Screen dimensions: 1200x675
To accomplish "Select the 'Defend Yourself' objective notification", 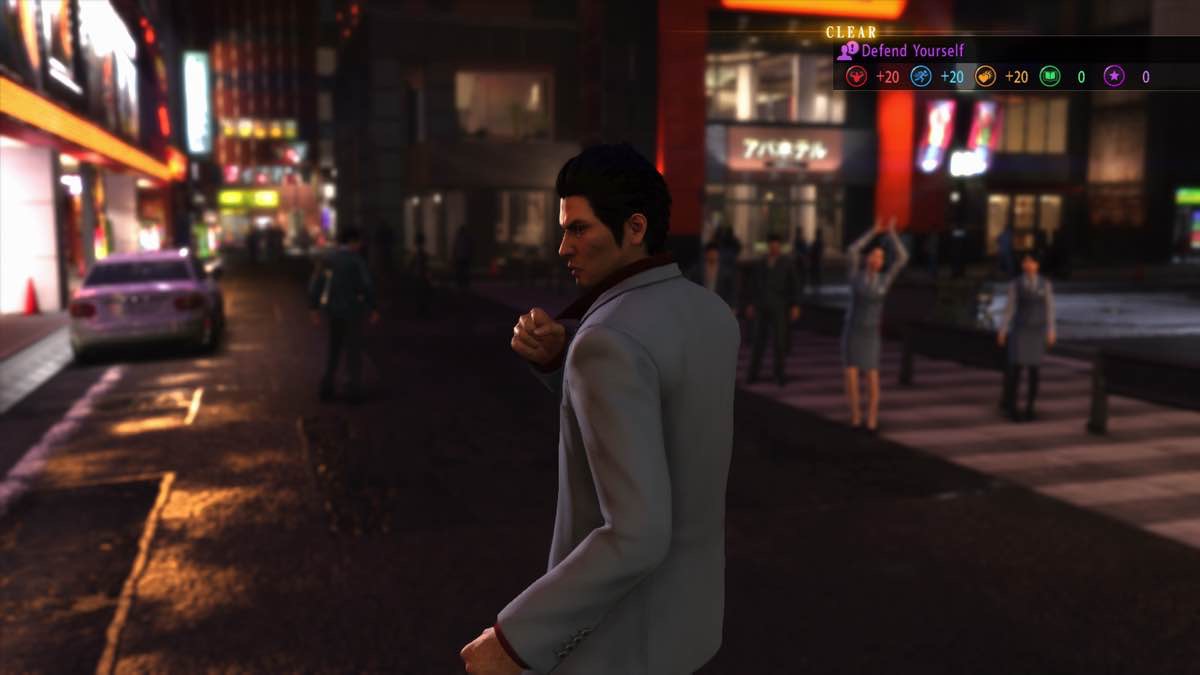I will click(x=912, y=50).
